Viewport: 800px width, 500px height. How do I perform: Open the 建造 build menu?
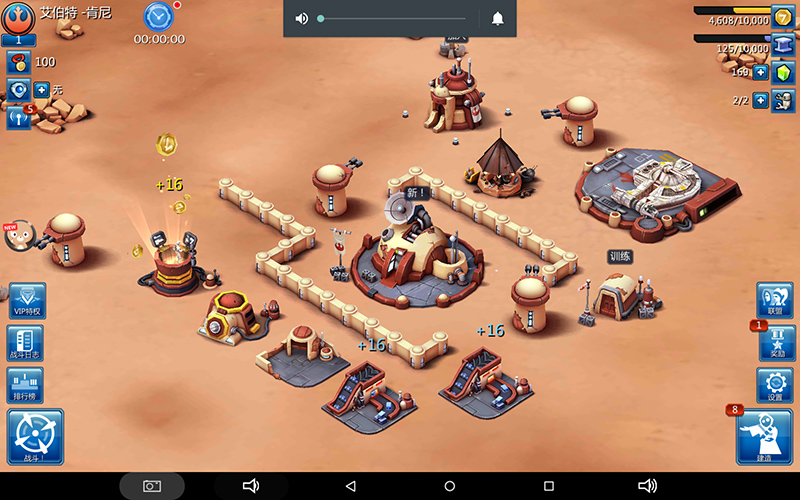[764, 437]
